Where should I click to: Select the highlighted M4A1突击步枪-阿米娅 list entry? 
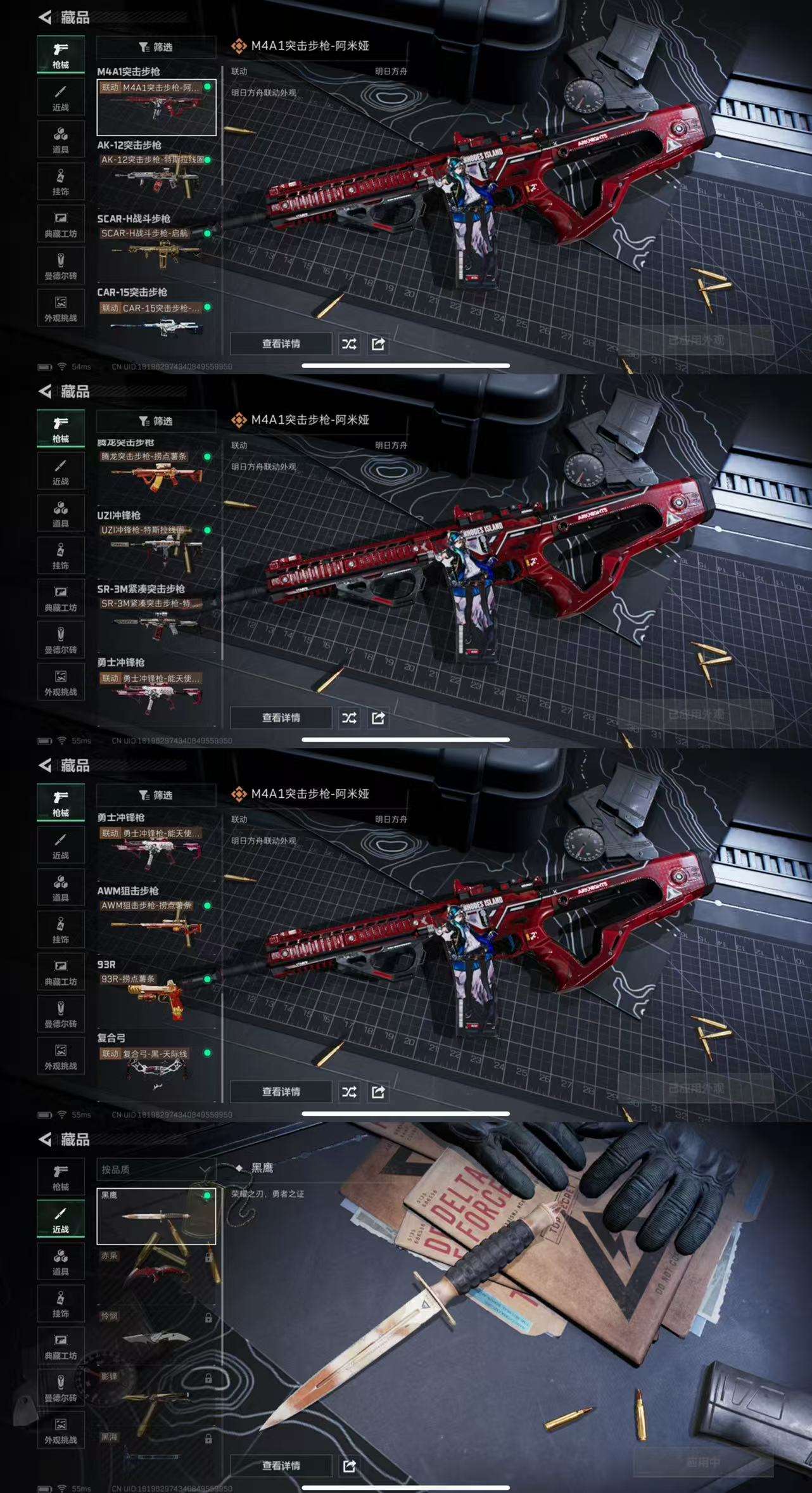point(156,108)
